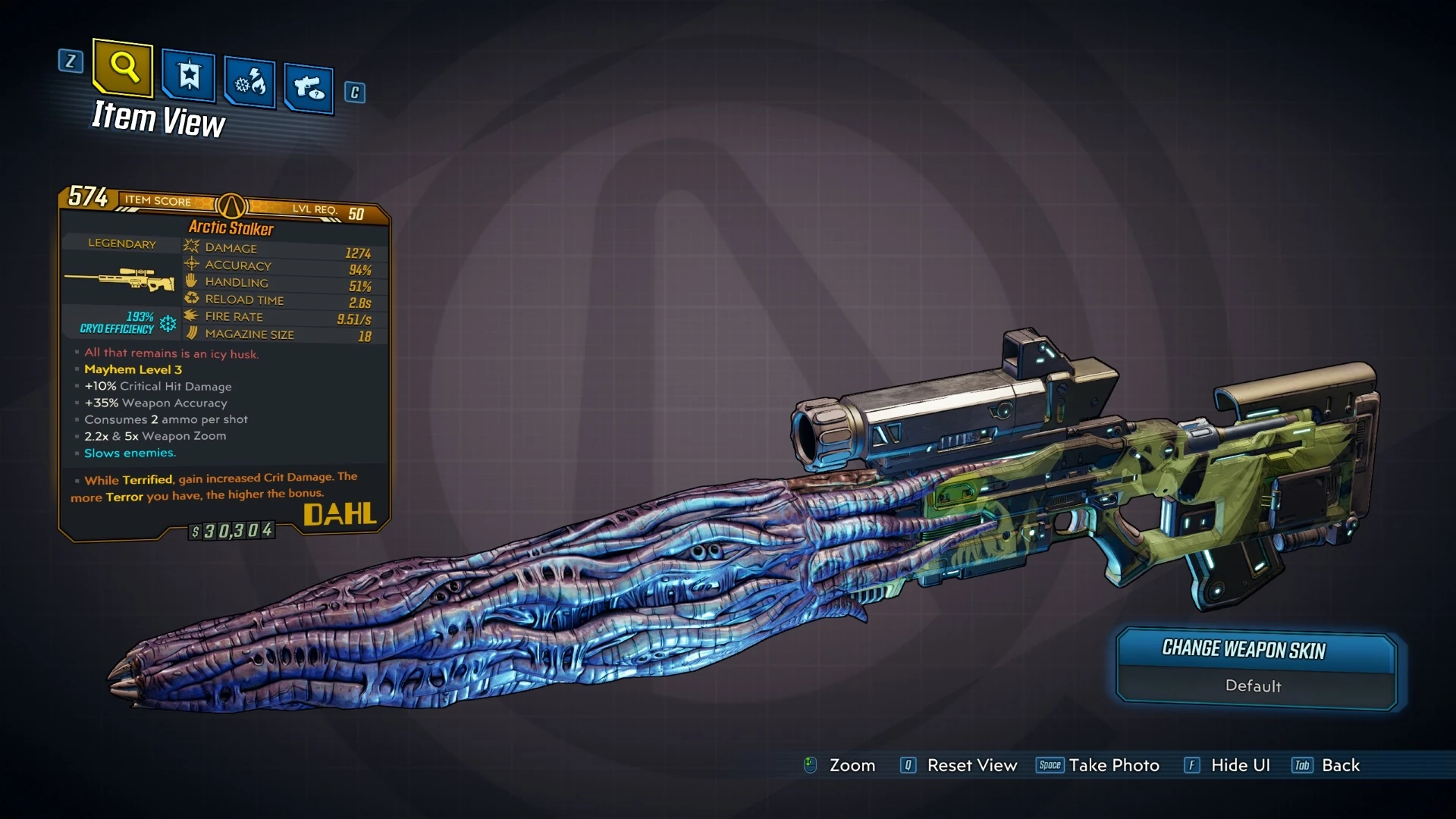Click Reset View
Screen dimensions: 1456x819
click(971, 765)
